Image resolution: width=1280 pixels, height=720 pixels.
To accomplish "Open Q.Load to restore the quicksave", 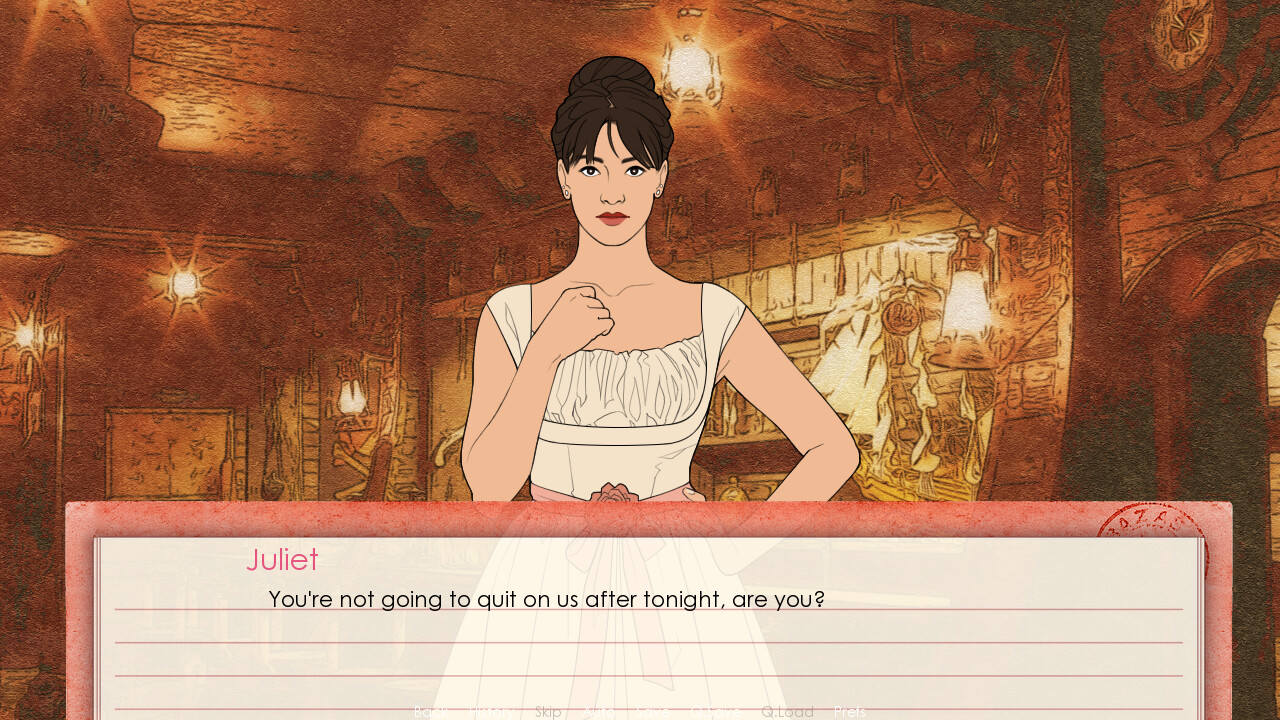I will [x=787, y=711].
